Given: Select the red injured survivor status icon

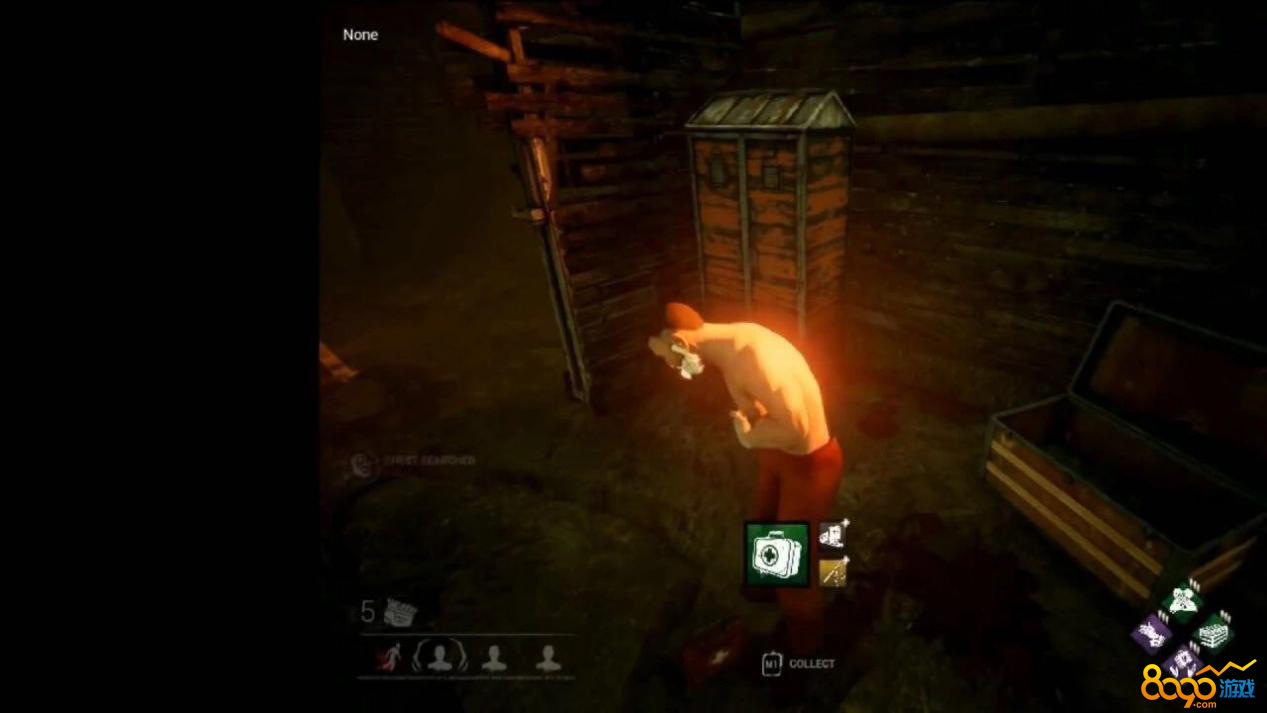Looking at the screenshot, I should (388, 657).
